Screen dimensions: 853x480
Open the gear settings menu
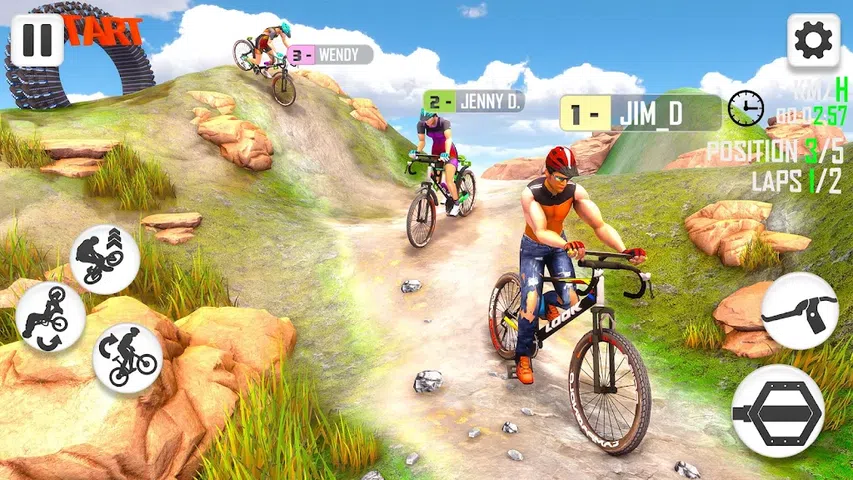tap(813, 41)
